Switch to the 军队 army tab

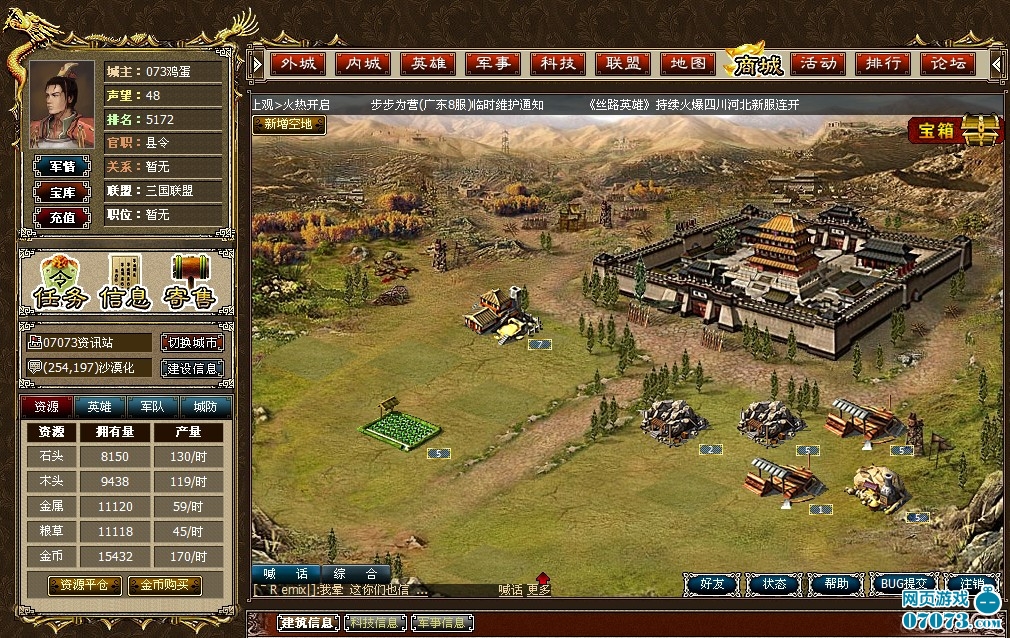(x=152, y=407)
